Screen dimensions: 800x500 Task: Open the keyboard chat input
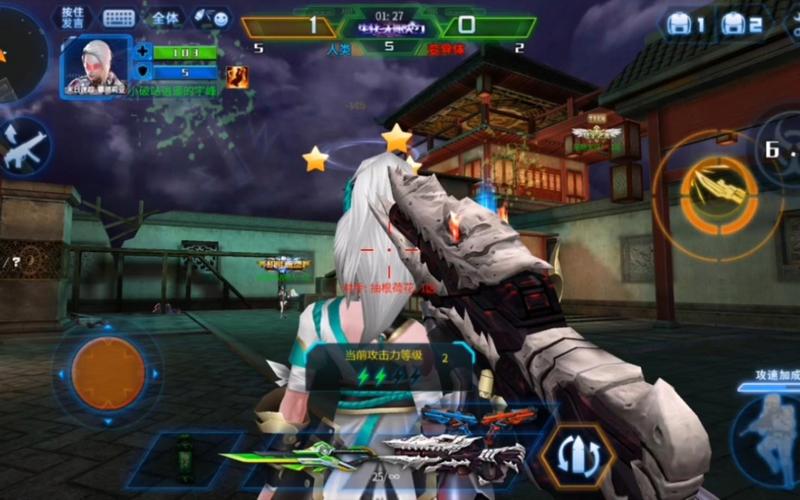119,18
